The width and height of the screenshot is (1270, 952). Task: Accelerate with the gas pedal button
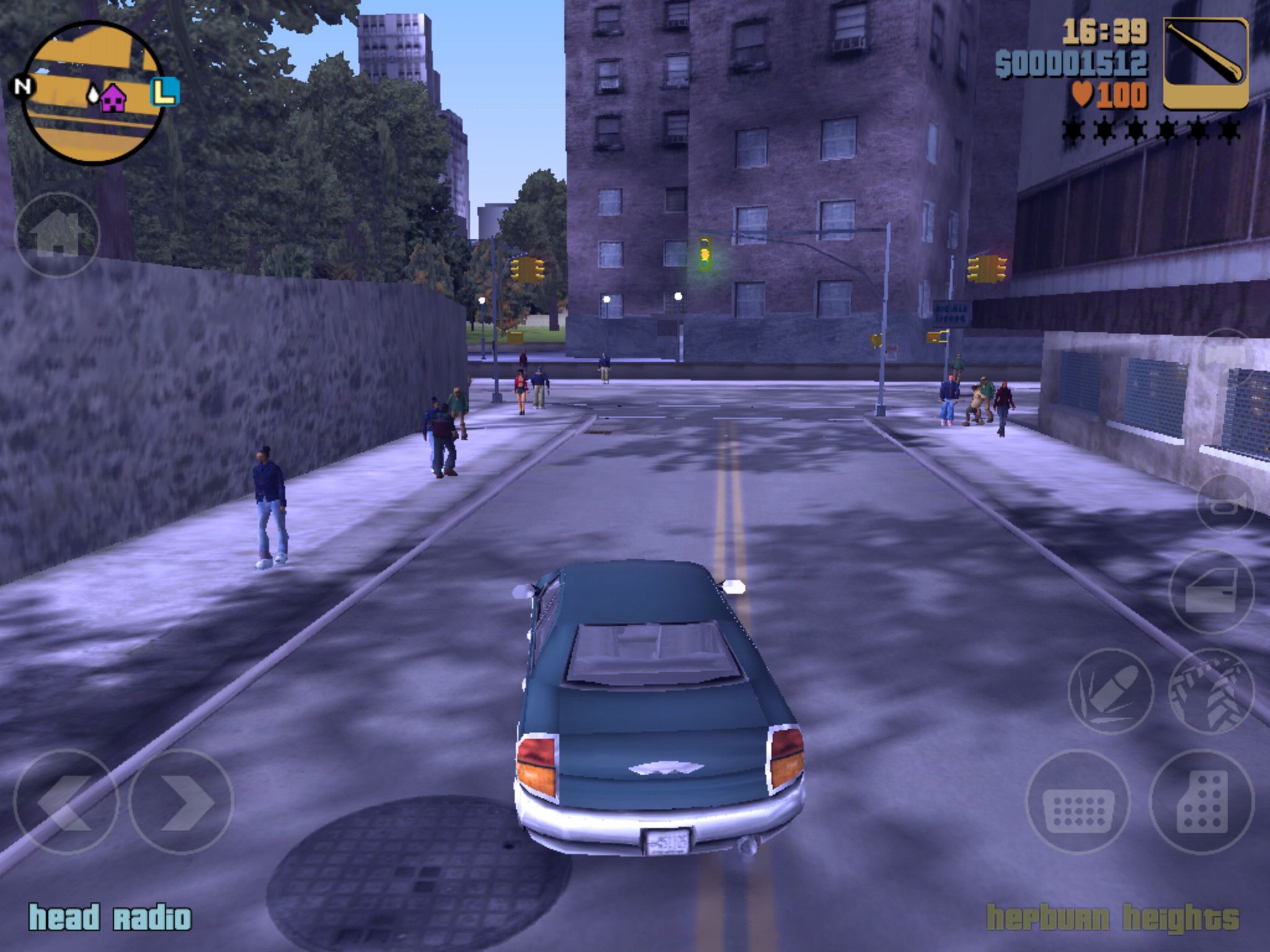pyautogui.click(x=1201, y=802)
